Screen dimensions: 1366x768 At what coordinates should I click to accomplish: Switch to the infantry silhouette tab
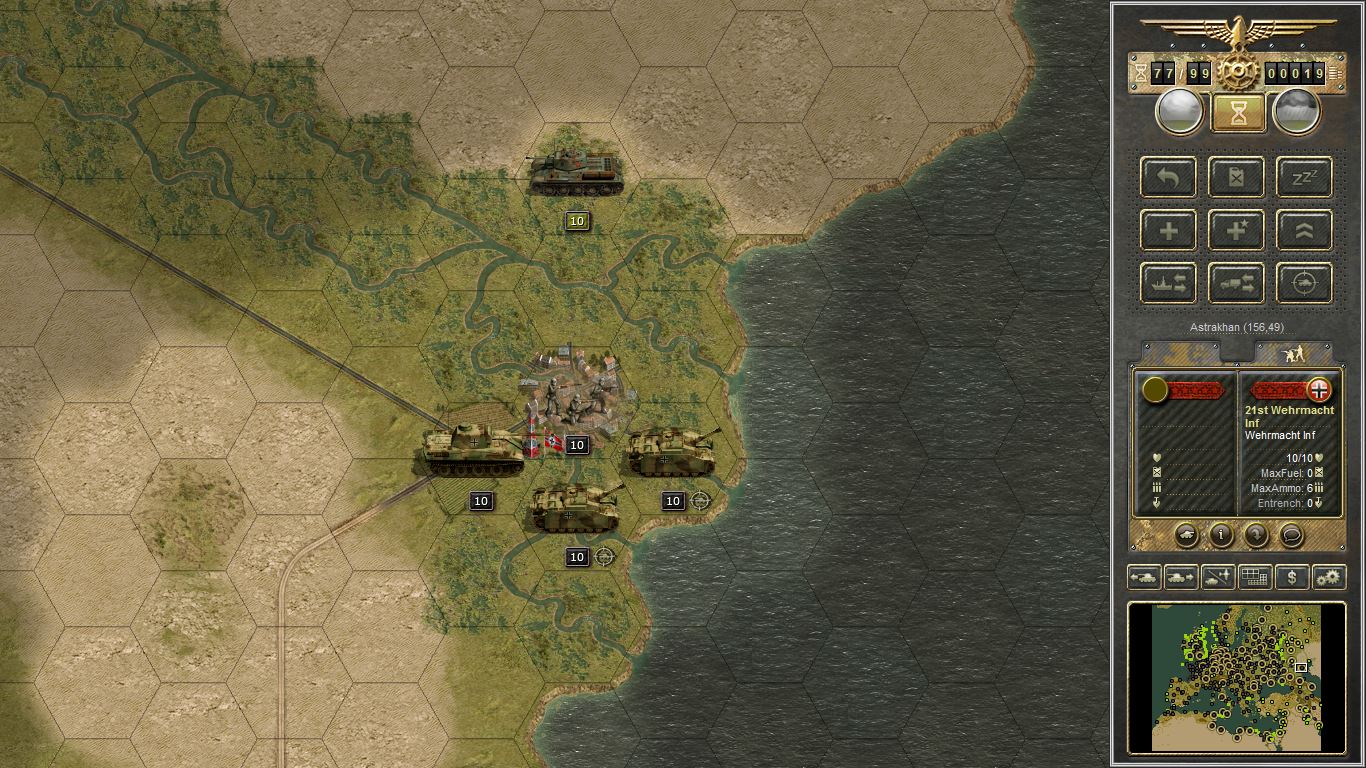pyautogui.click(x=1293, y=353)
